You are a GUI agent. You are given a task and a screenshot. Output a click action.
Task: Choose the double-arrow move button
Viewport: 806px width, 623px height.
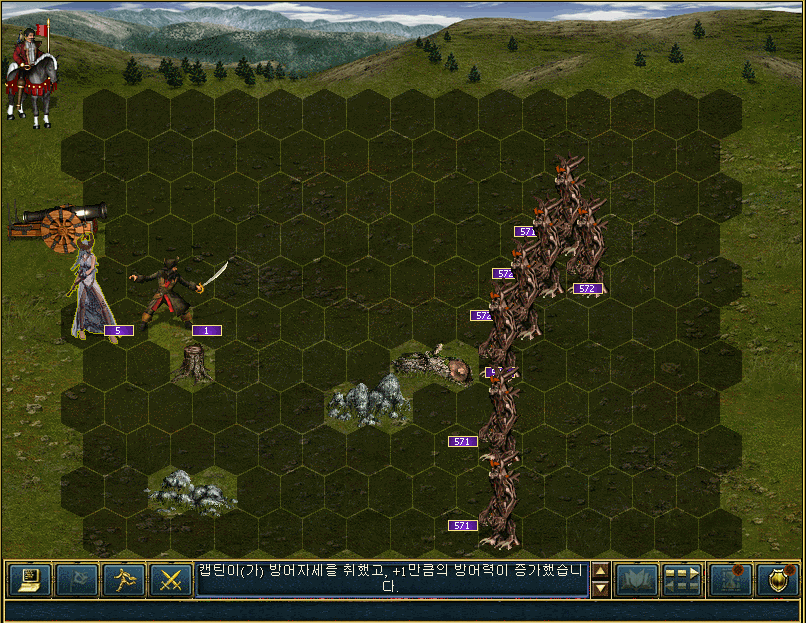(683, 579)
